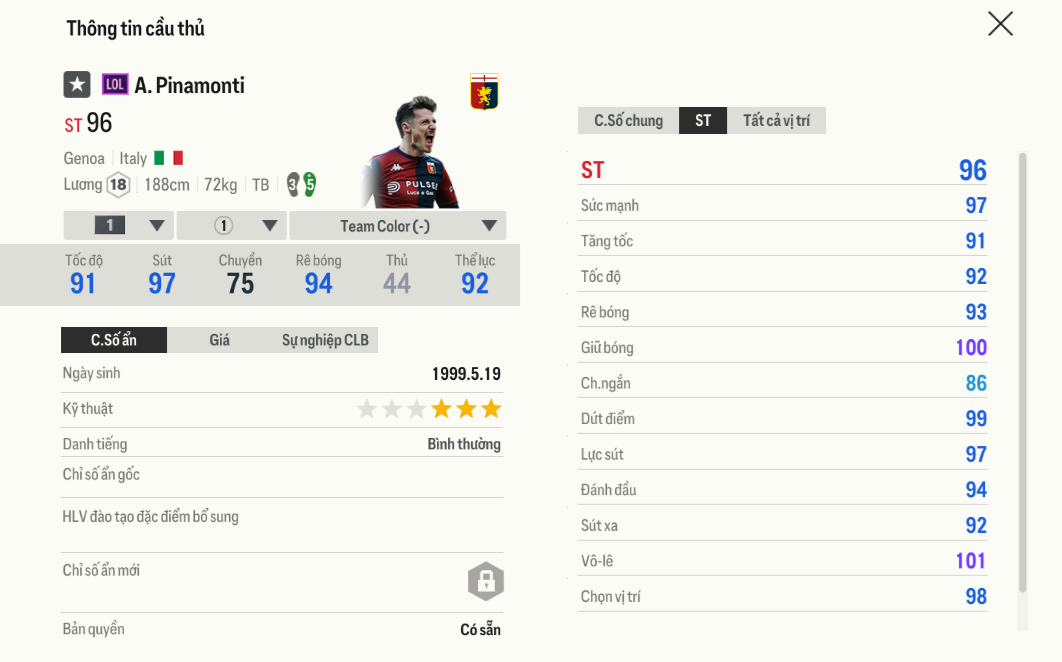The width and height of the screenshot is (1062, 662).
Task: Switch to the Giá tab
Action: [x=220, y=340]
